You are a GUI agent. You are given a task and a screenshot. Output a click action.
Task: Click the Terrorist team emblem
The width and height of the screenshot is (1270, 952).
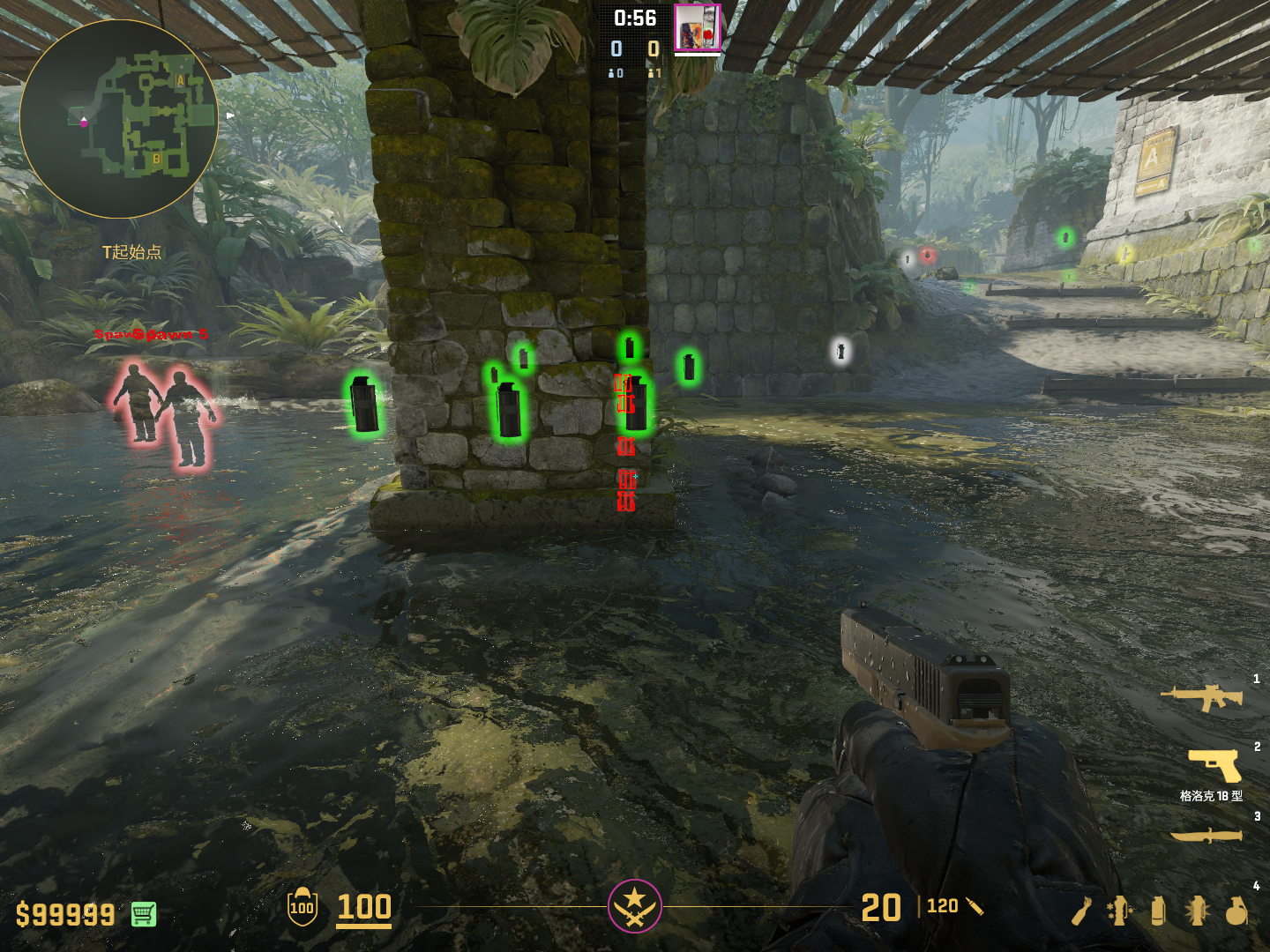coord(634,905)
